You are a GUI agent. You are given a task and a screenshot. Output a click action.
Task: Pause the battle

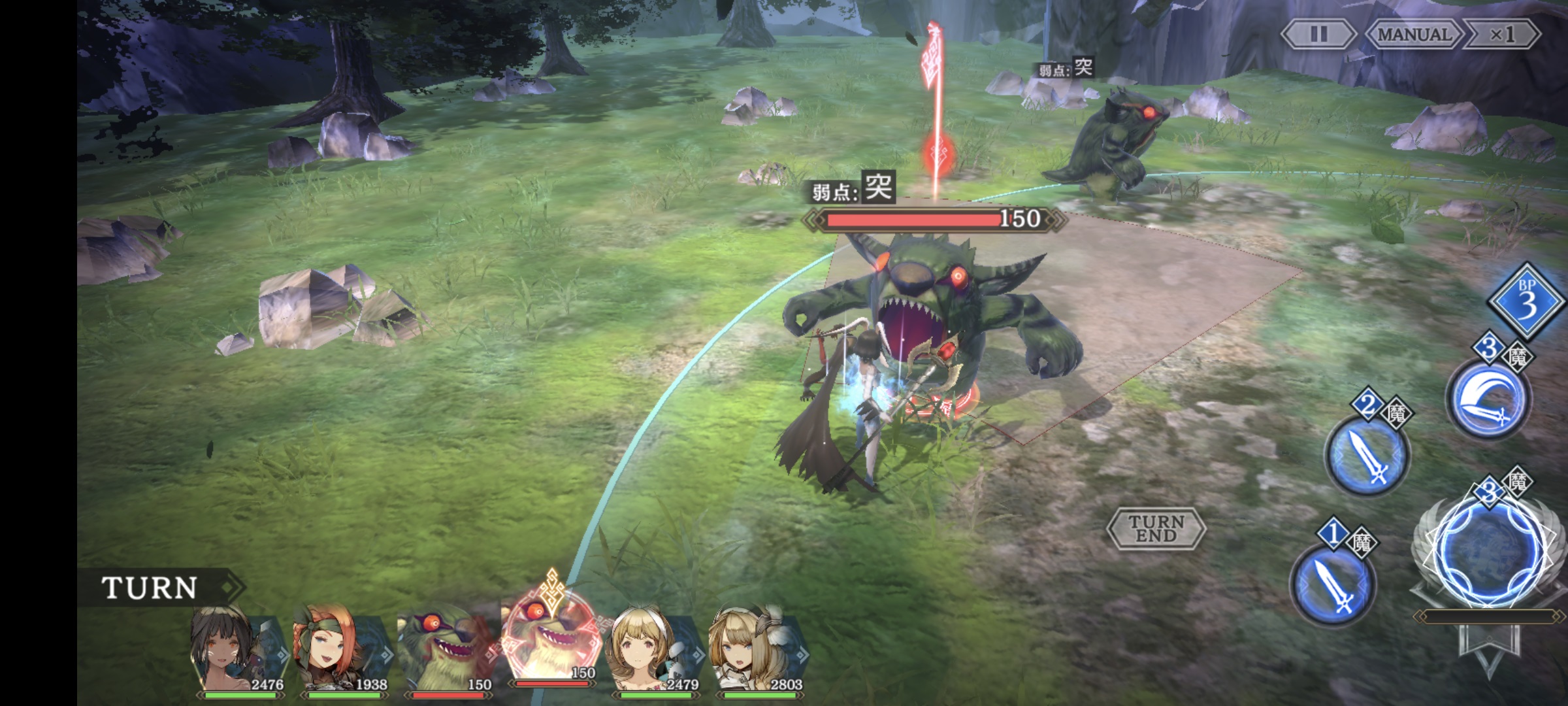1318,34
